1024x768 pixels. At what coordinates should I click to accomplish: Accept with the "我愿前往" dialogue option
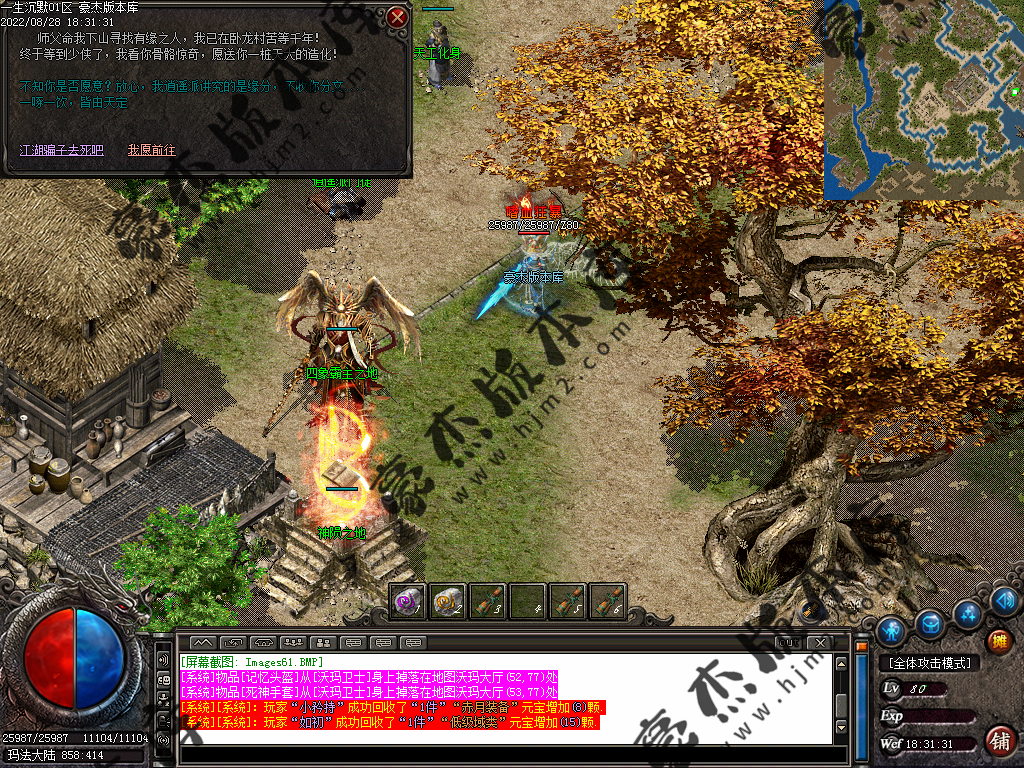[x=151, y=150]
